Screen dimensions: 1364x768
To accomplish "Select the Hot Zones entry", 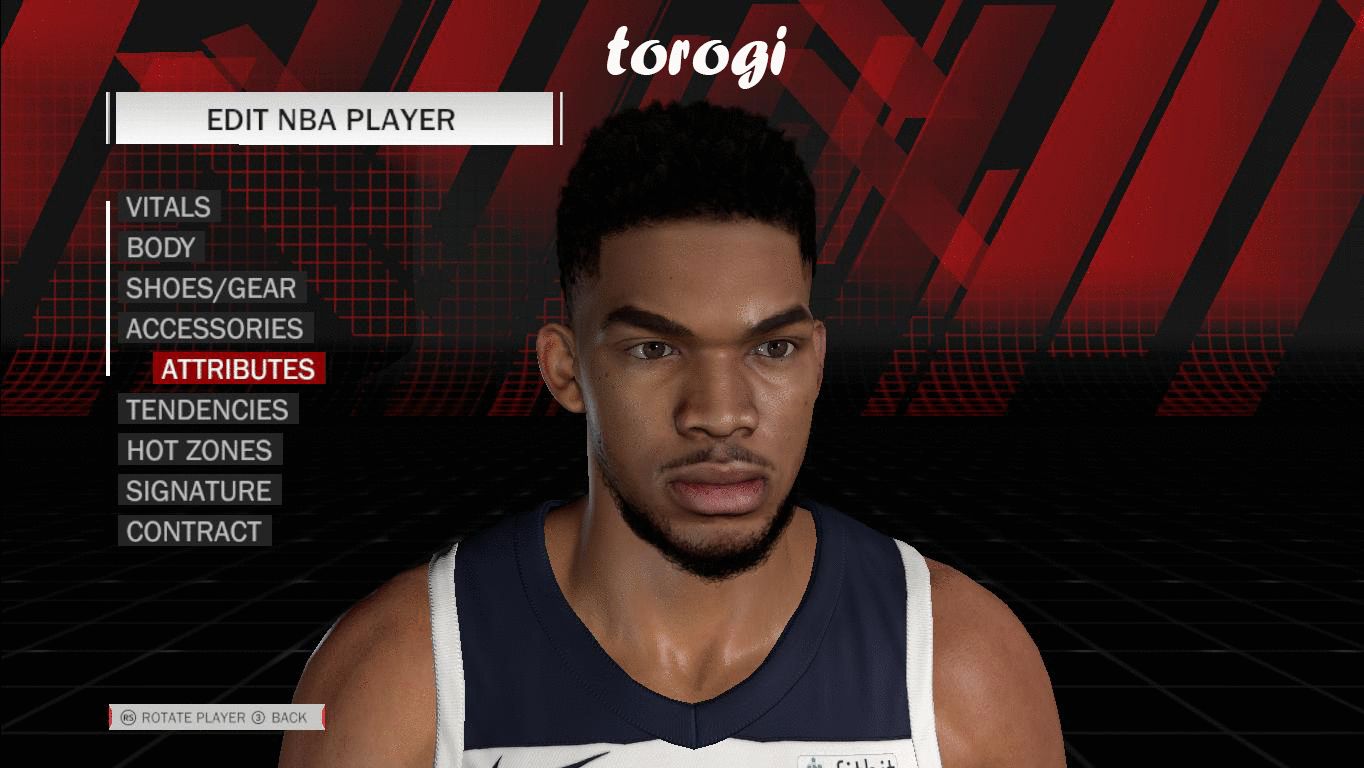I will (199, 450).
